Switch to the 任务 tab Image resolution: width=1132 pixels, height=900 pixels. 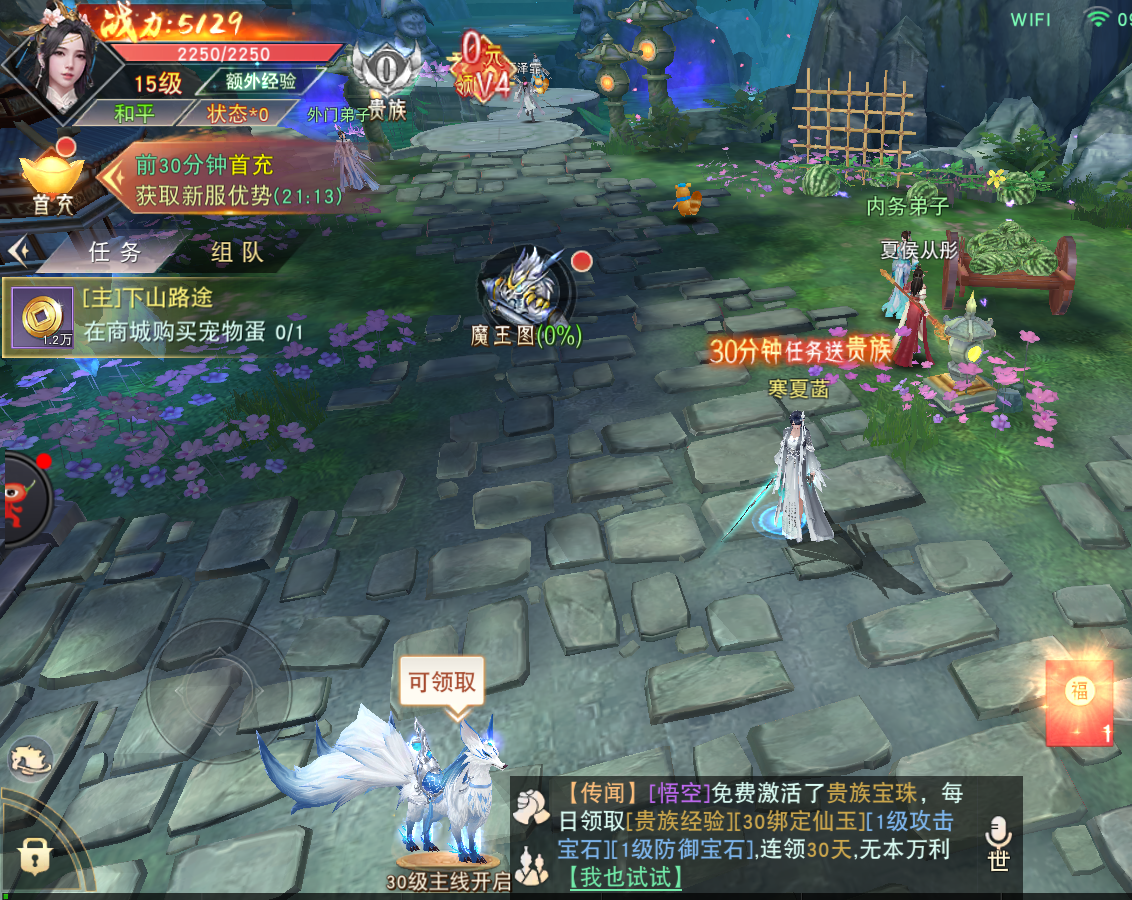(114, 252)
